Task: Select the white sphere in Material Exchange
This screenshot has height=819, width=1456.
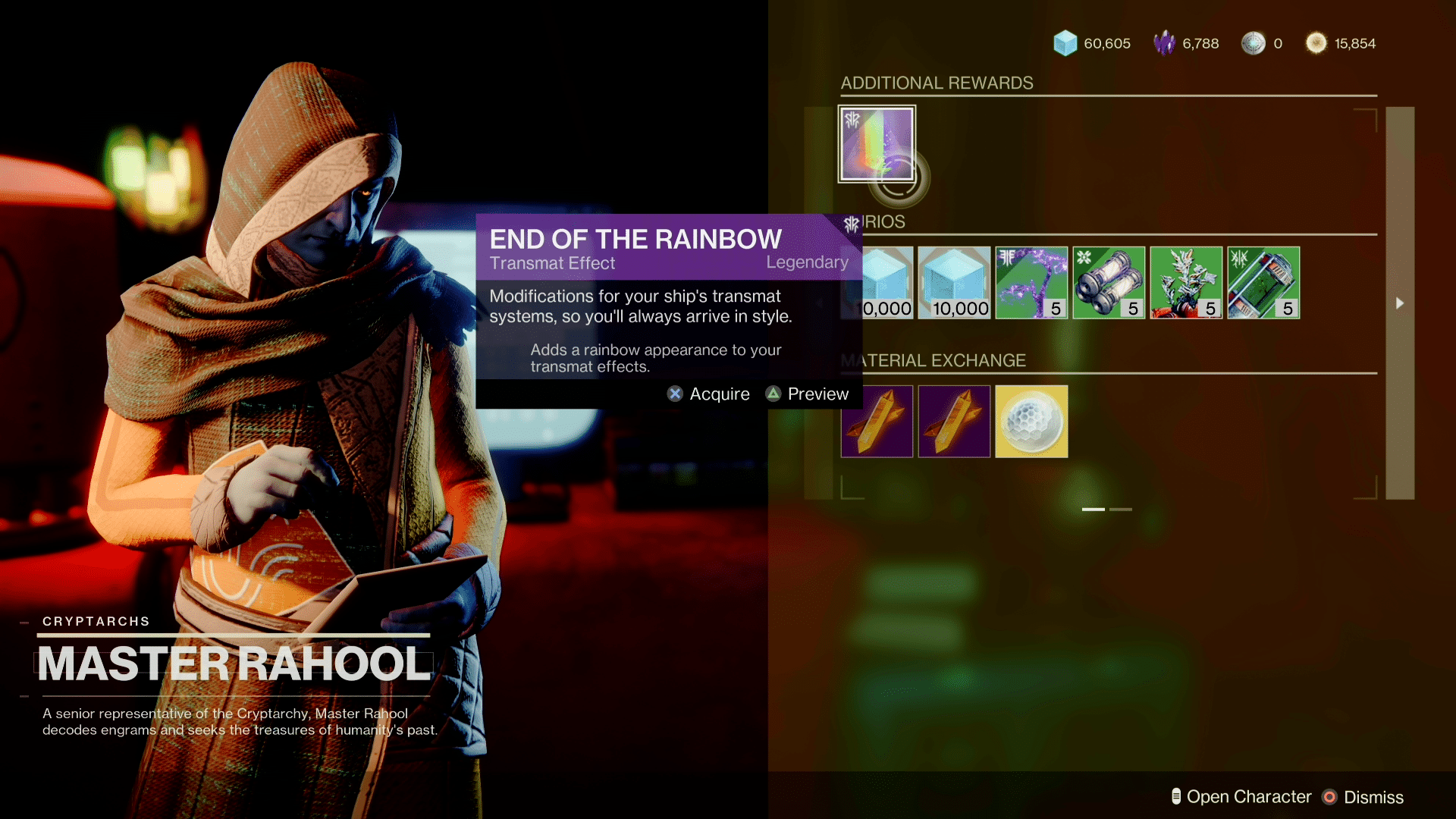Action: point(1031,421)
